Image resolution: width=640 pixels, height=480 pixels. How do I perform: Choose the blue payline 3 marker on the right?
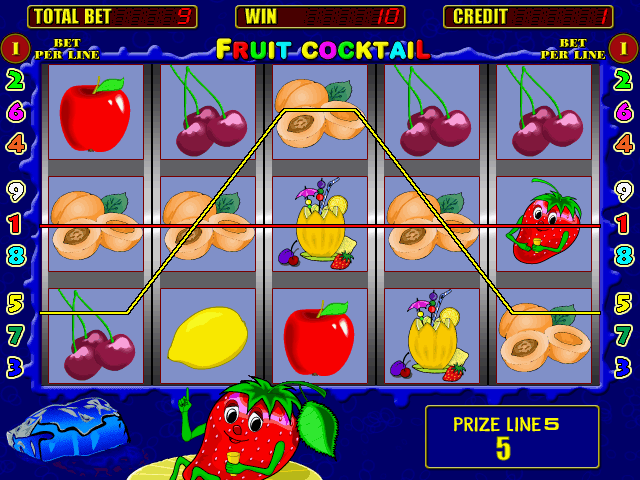coord(623,367)
